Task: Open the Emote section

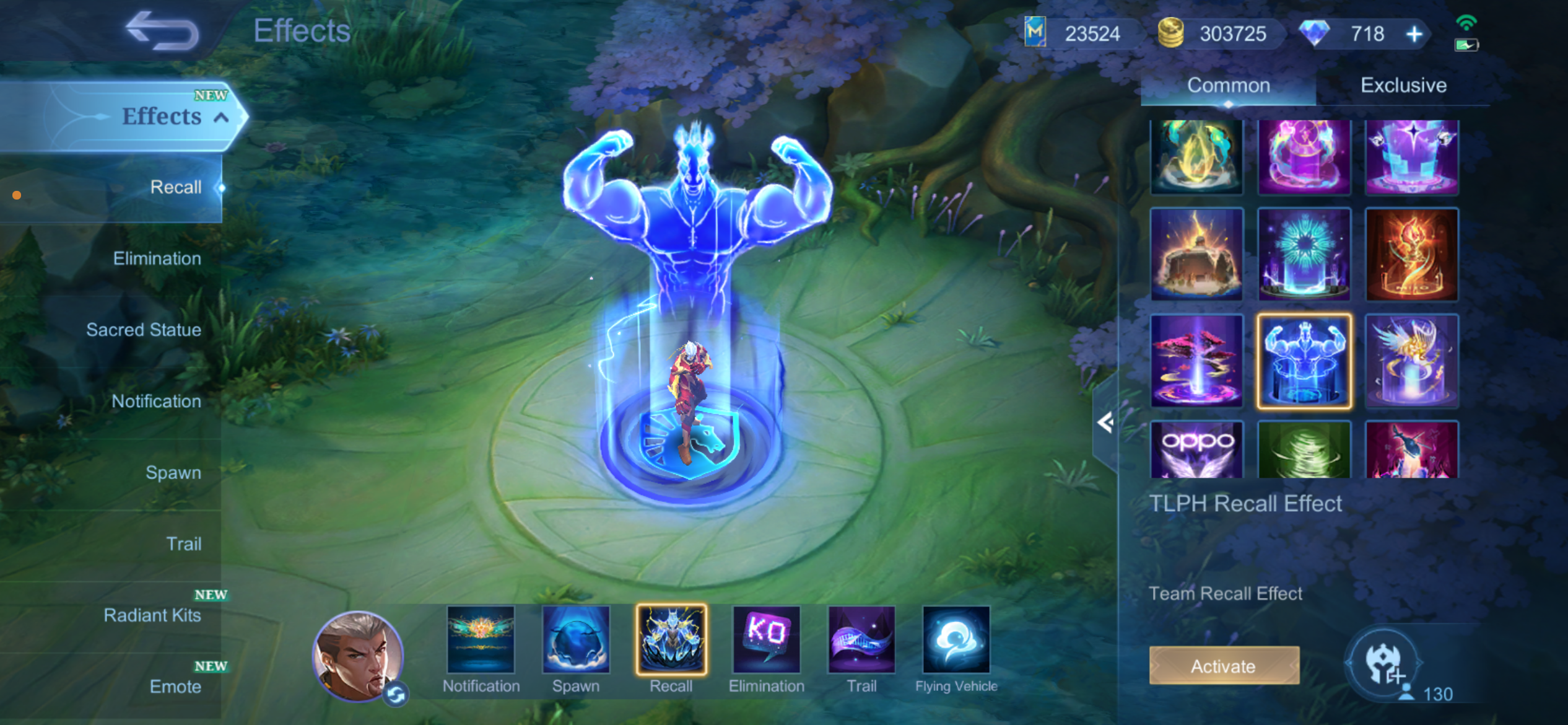Action: click(x=175, y=686)
